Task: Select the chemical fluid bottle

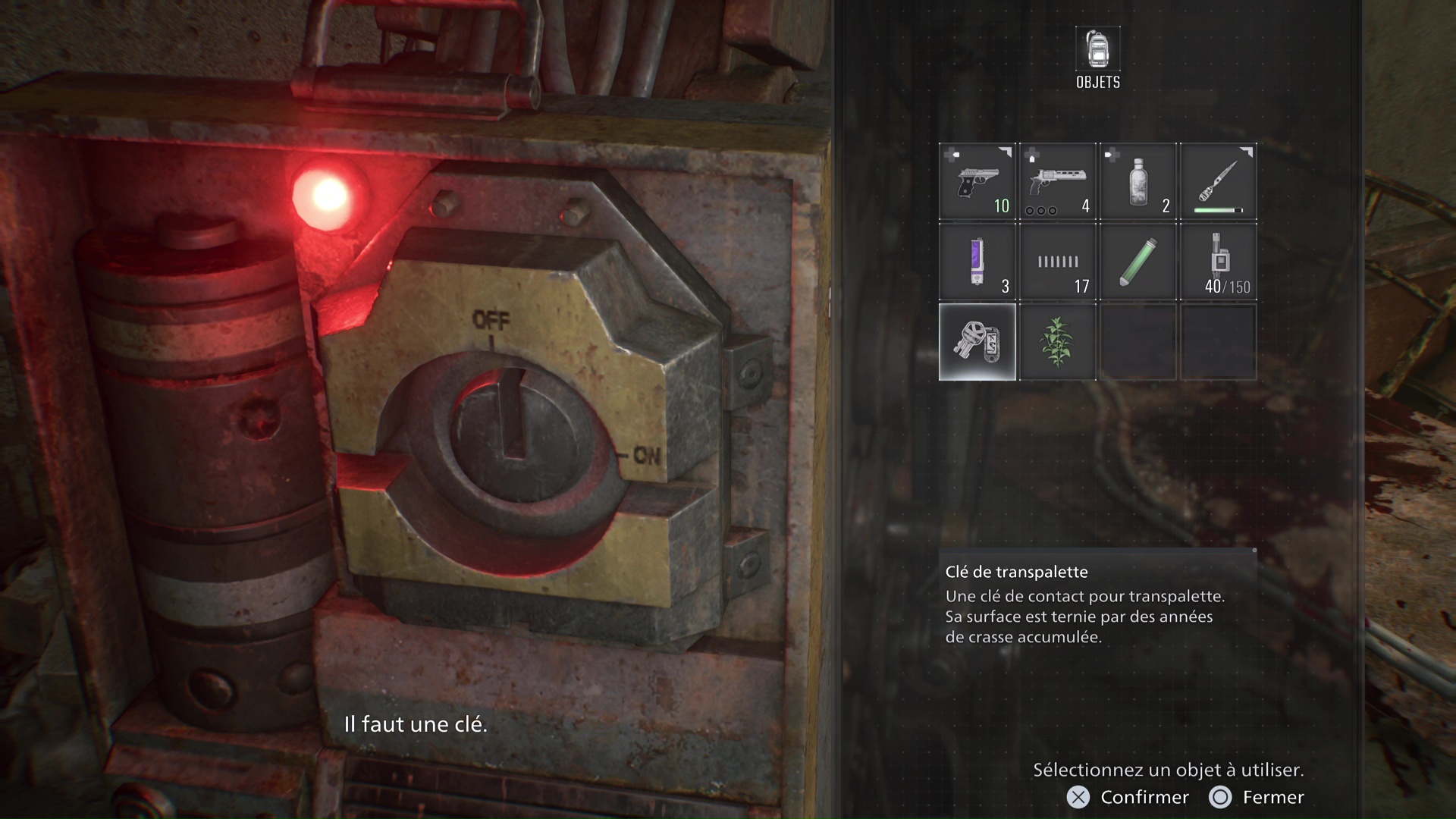Action: (1137, 182)
